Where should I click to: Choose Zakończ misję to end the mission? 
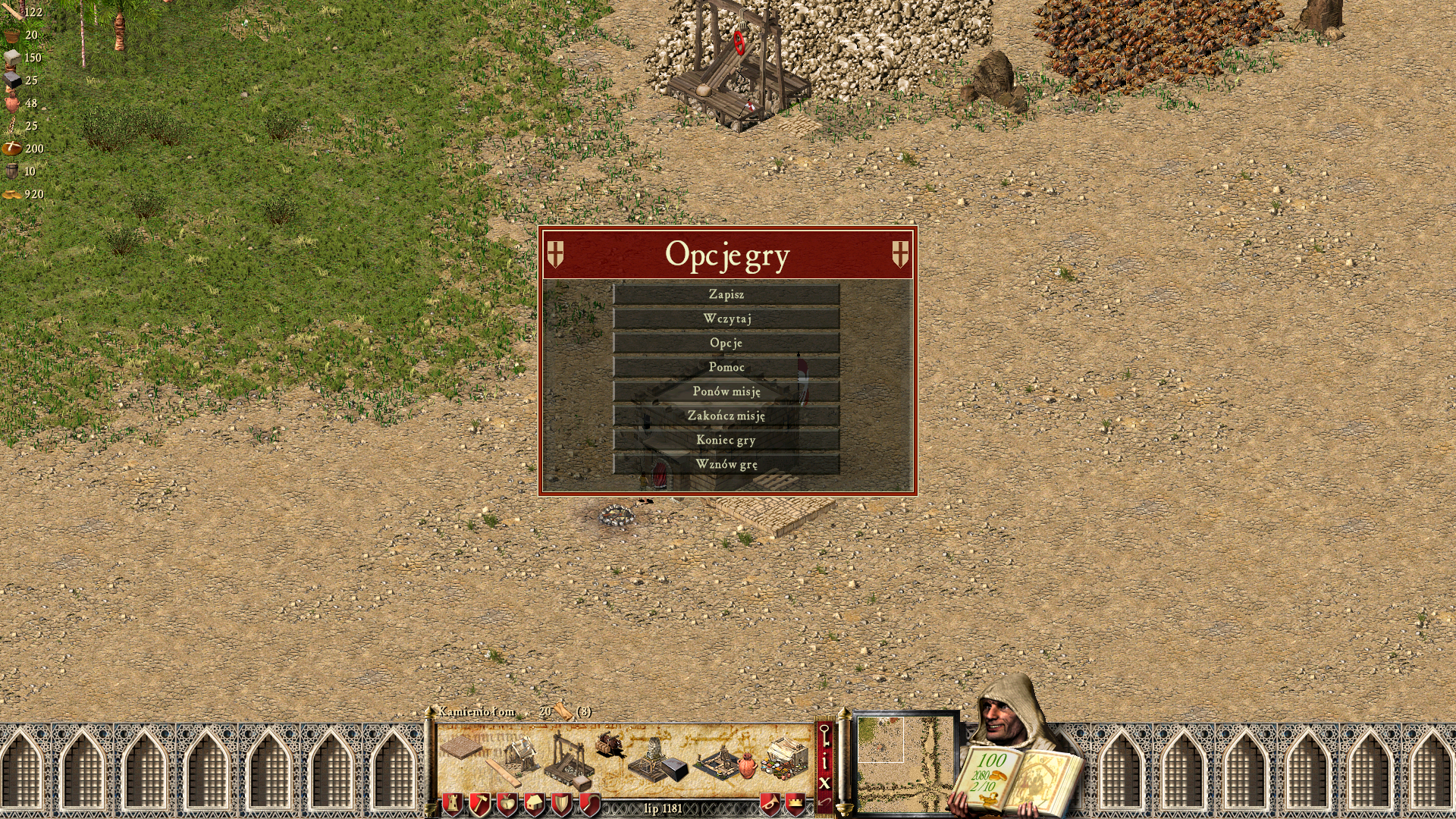coord(726,416)
